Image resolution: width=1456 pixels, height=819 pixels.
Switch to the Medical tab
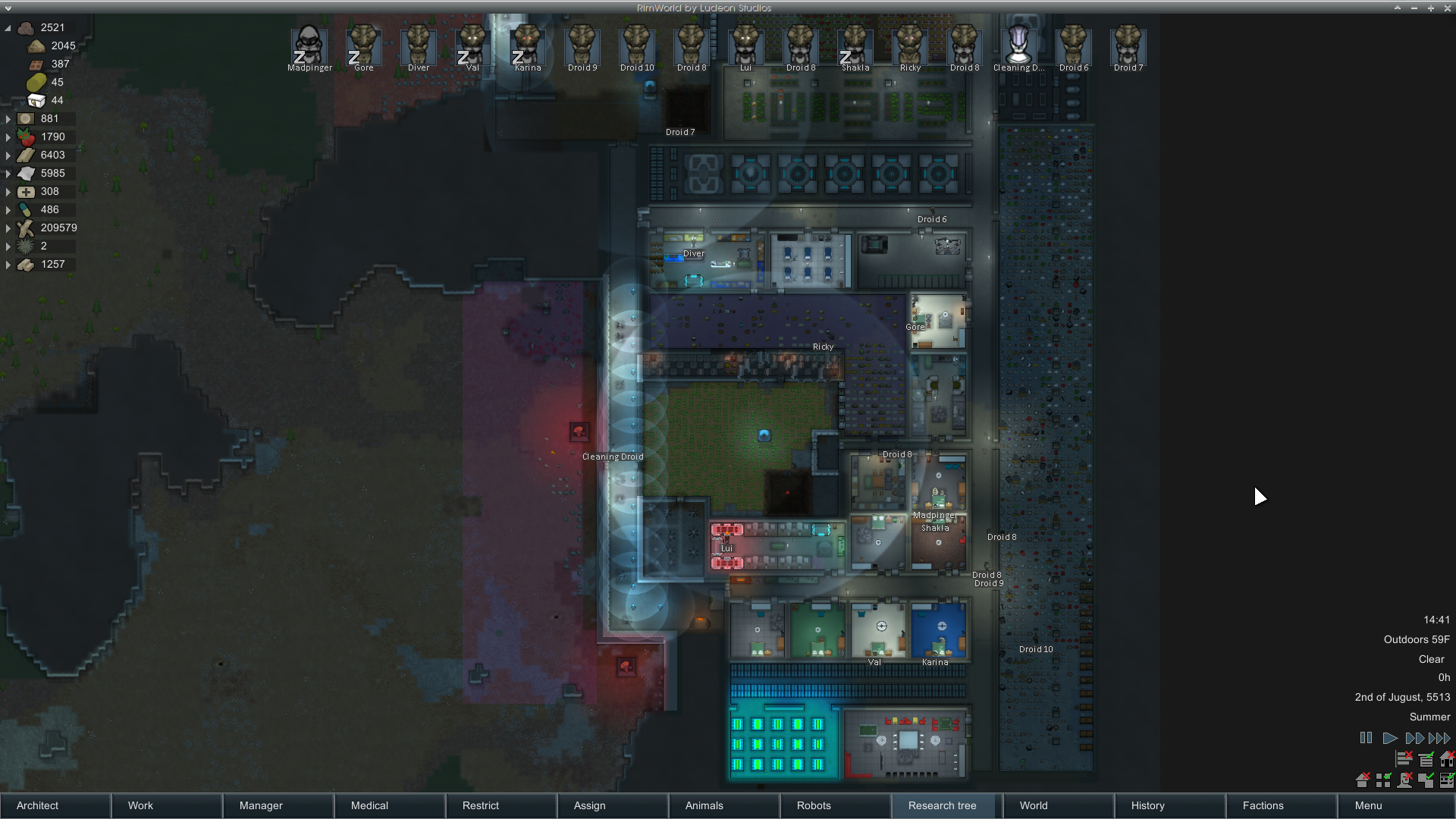tap(390, 805)
